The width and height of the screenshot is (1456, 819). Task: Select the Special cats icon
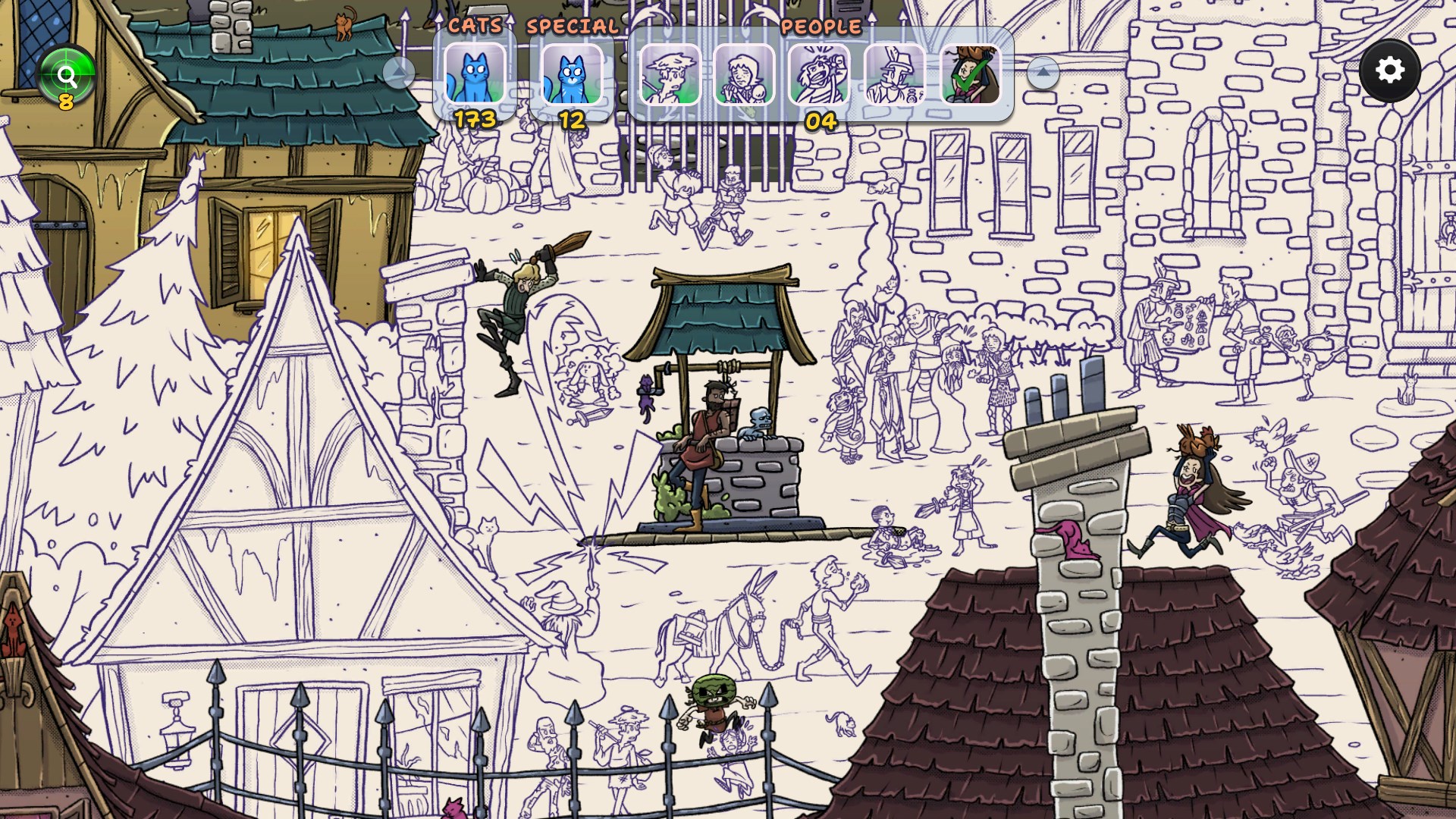click(572, 74)
